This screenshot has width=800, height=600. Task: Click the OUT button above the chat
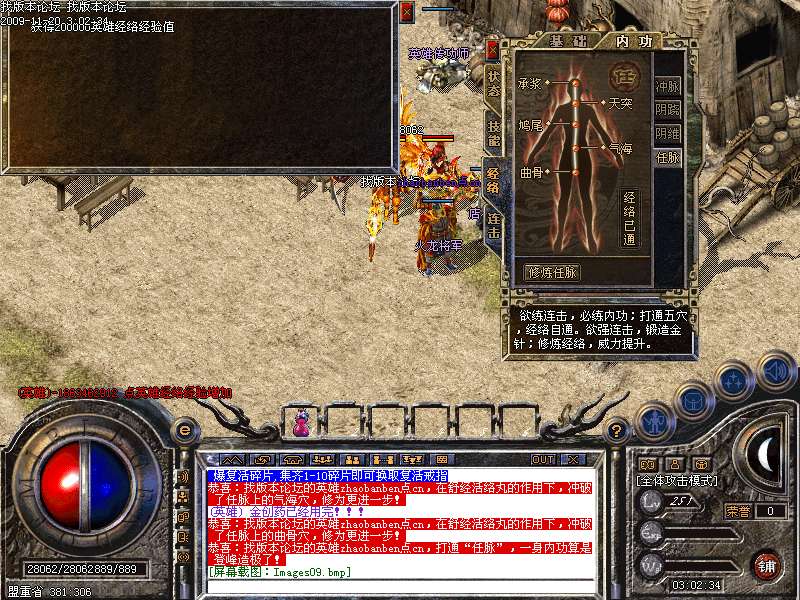[543, 459]
